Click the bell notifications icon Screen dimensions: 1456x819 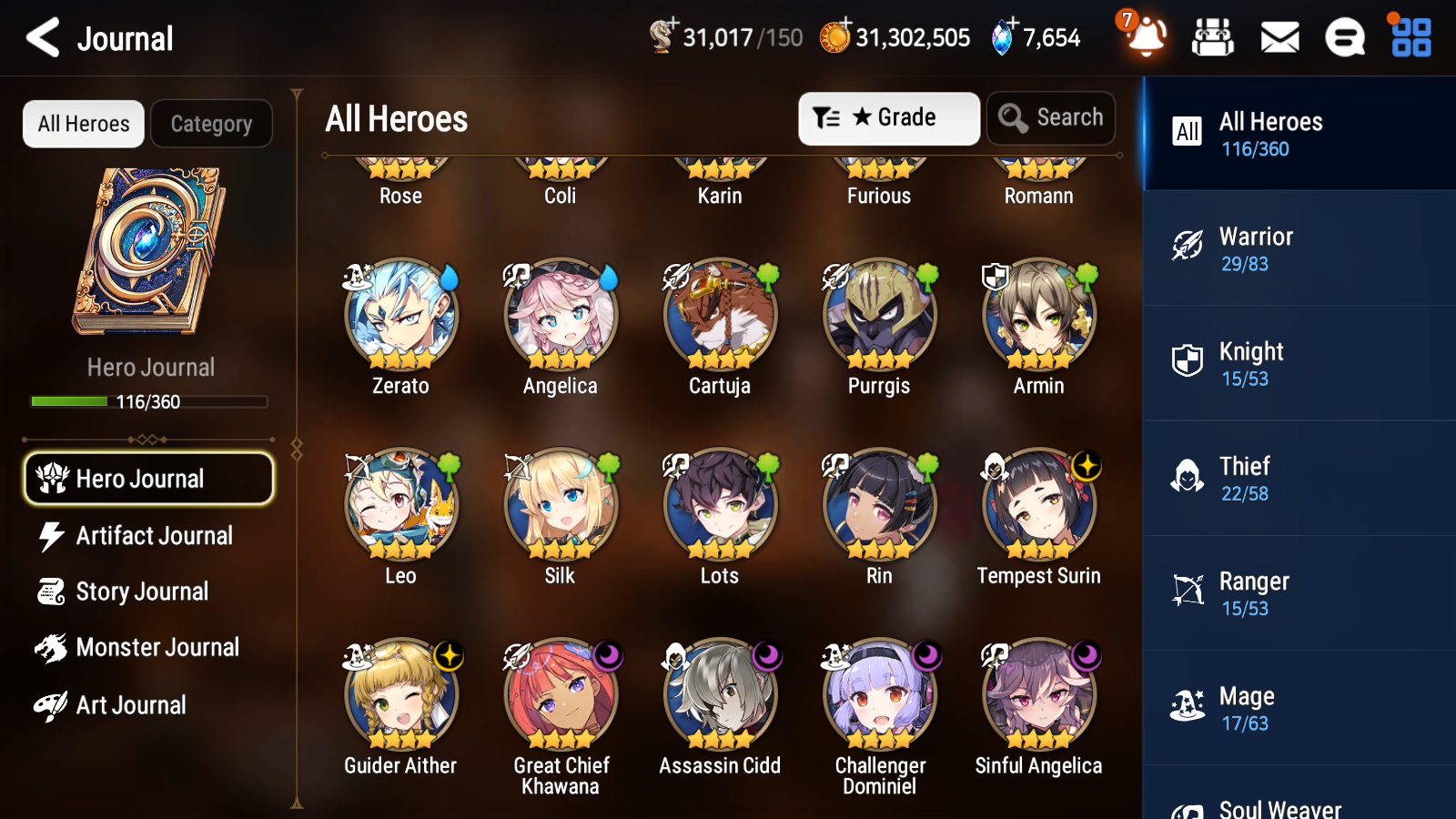(x=1146, y=38)
